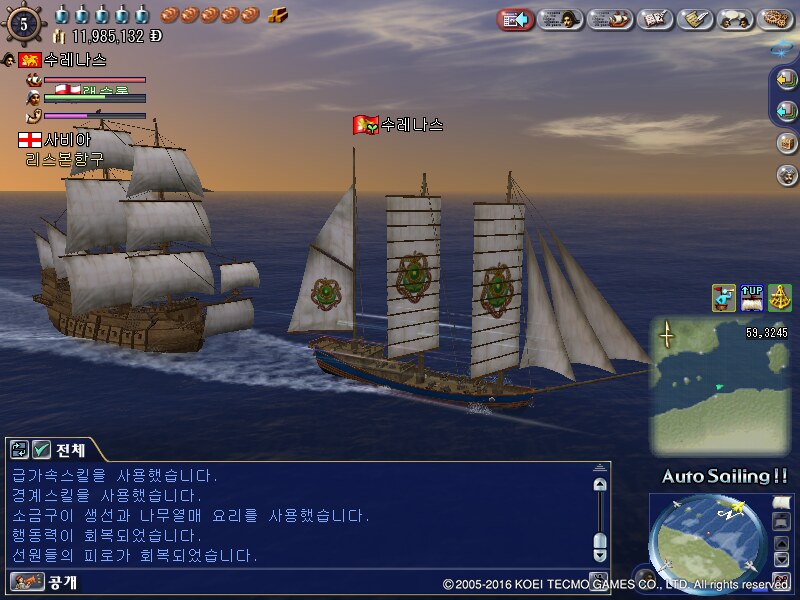Click the cyan arrow side panel button
The width and height of the screenshot is (800, 600).
[787, 110]
